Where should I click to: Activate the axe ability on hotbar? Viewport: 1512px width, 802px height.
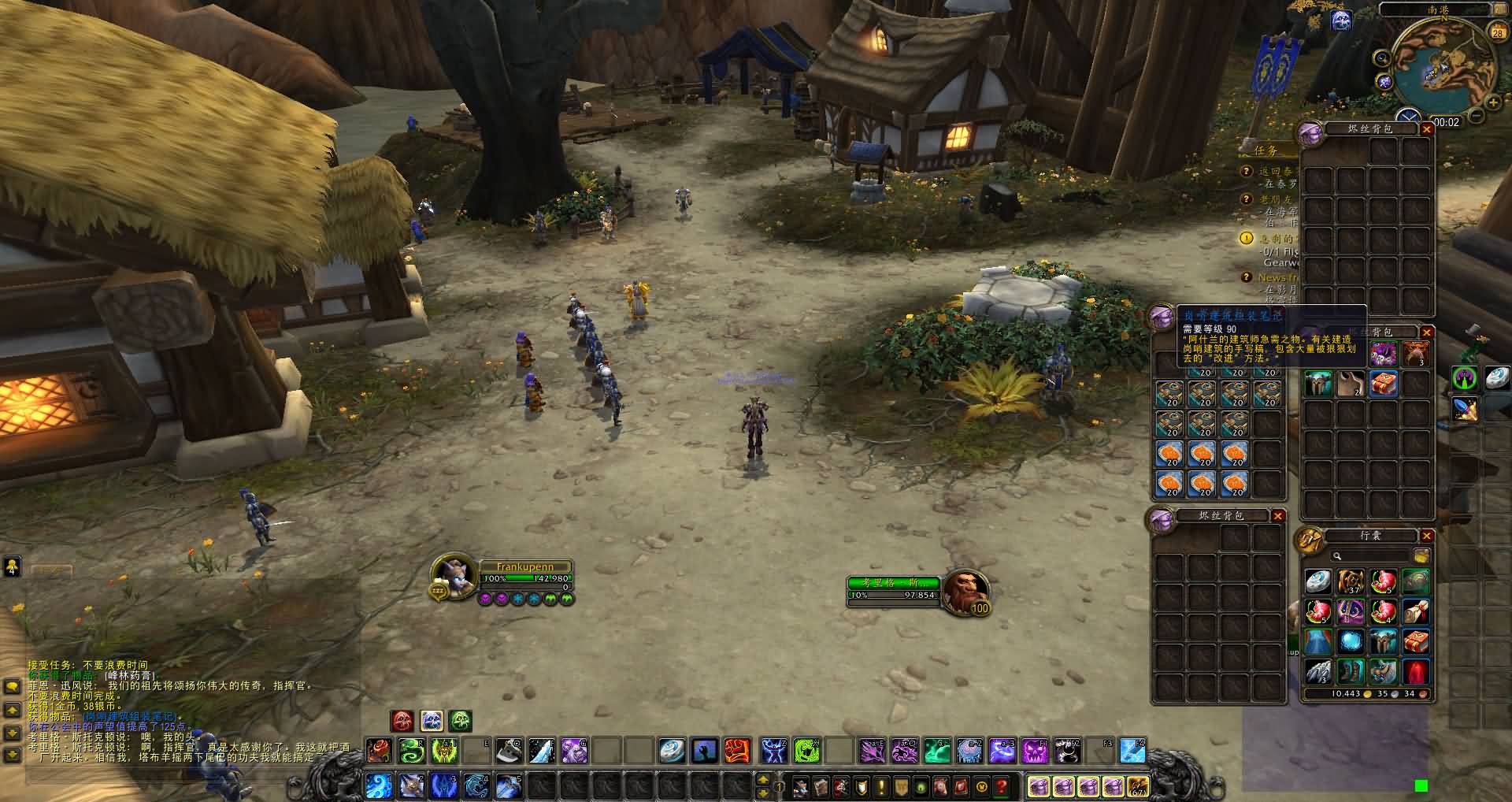(x=508, y=751)
